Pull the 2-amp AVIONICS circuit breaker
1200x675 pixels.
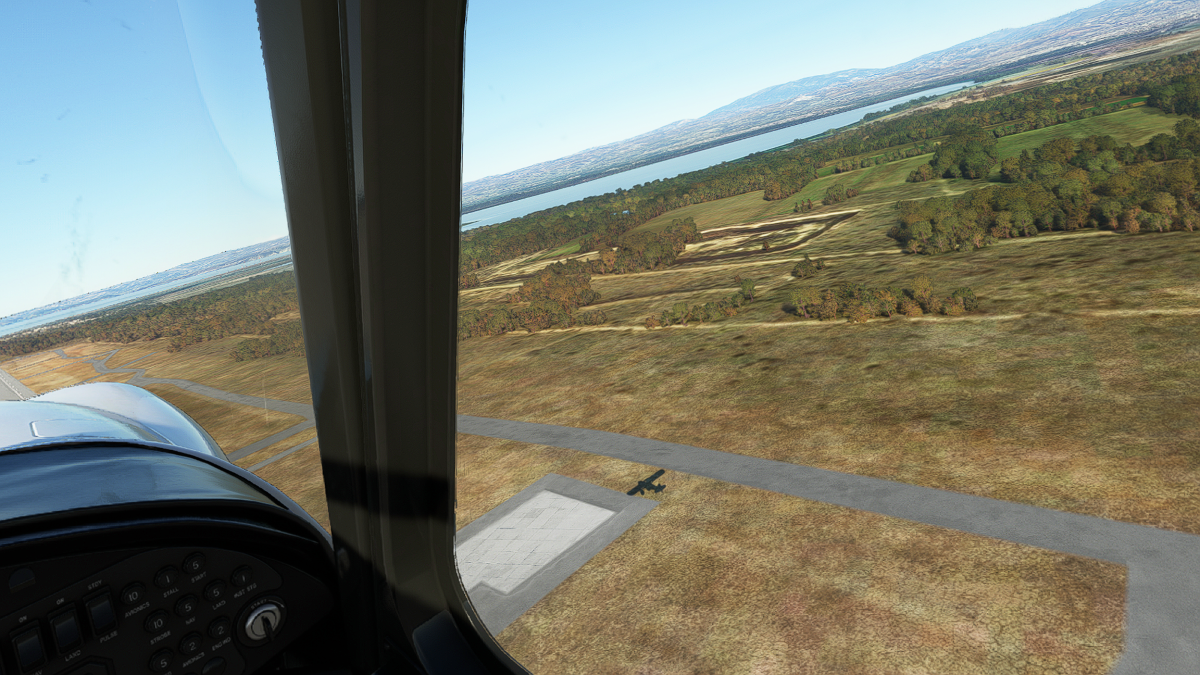(190, 646)
